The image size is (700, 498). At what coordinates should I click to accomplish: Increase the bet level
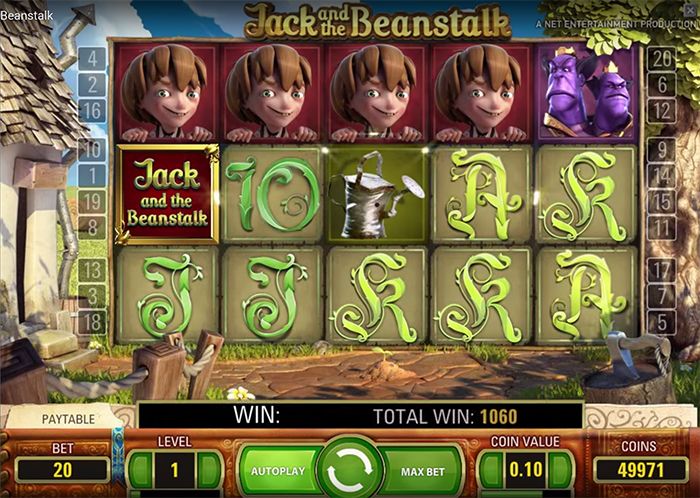pos(208,468)
